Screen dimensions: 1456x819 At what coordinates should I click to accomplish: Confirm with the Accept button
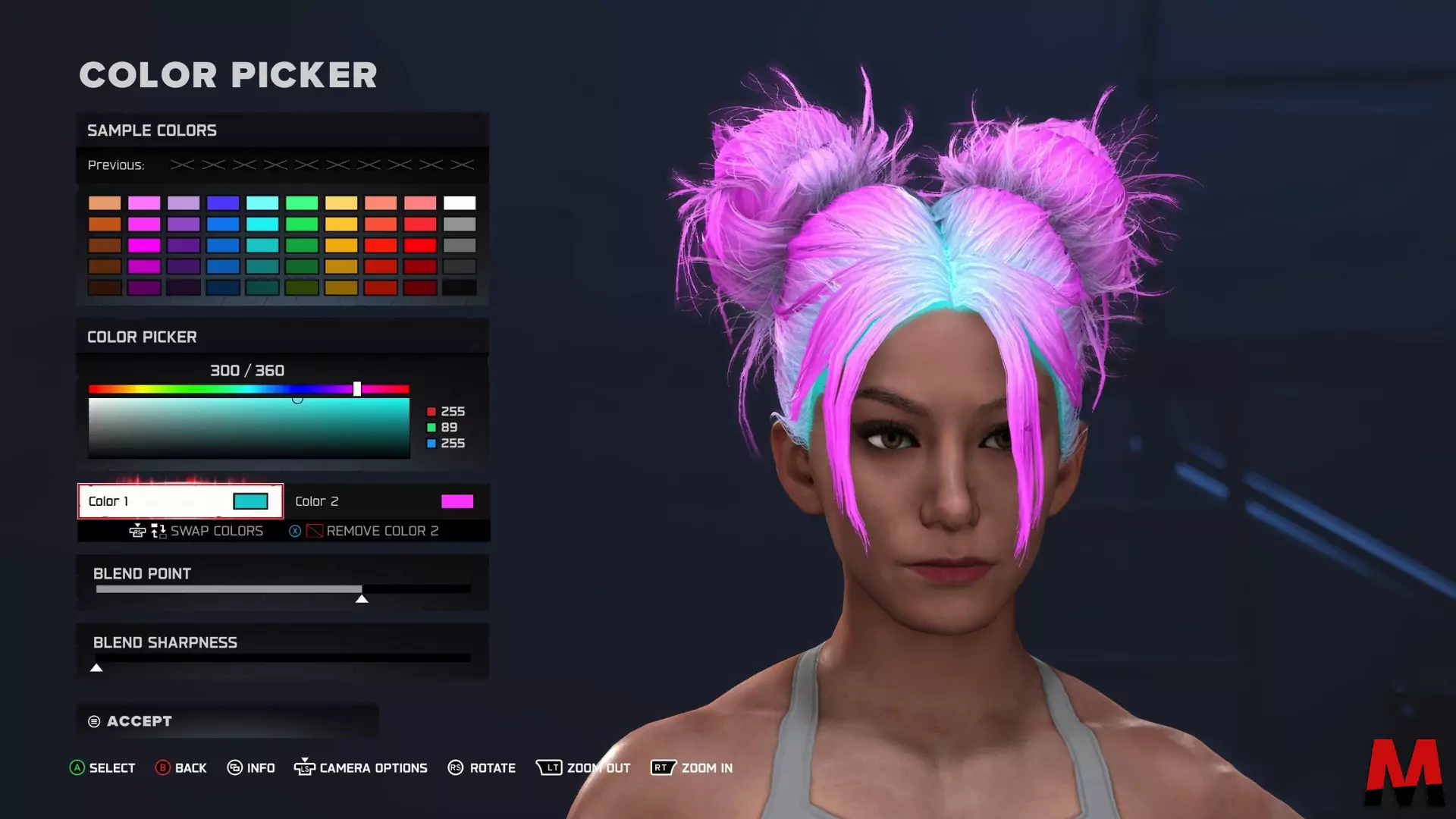[140, 721]
